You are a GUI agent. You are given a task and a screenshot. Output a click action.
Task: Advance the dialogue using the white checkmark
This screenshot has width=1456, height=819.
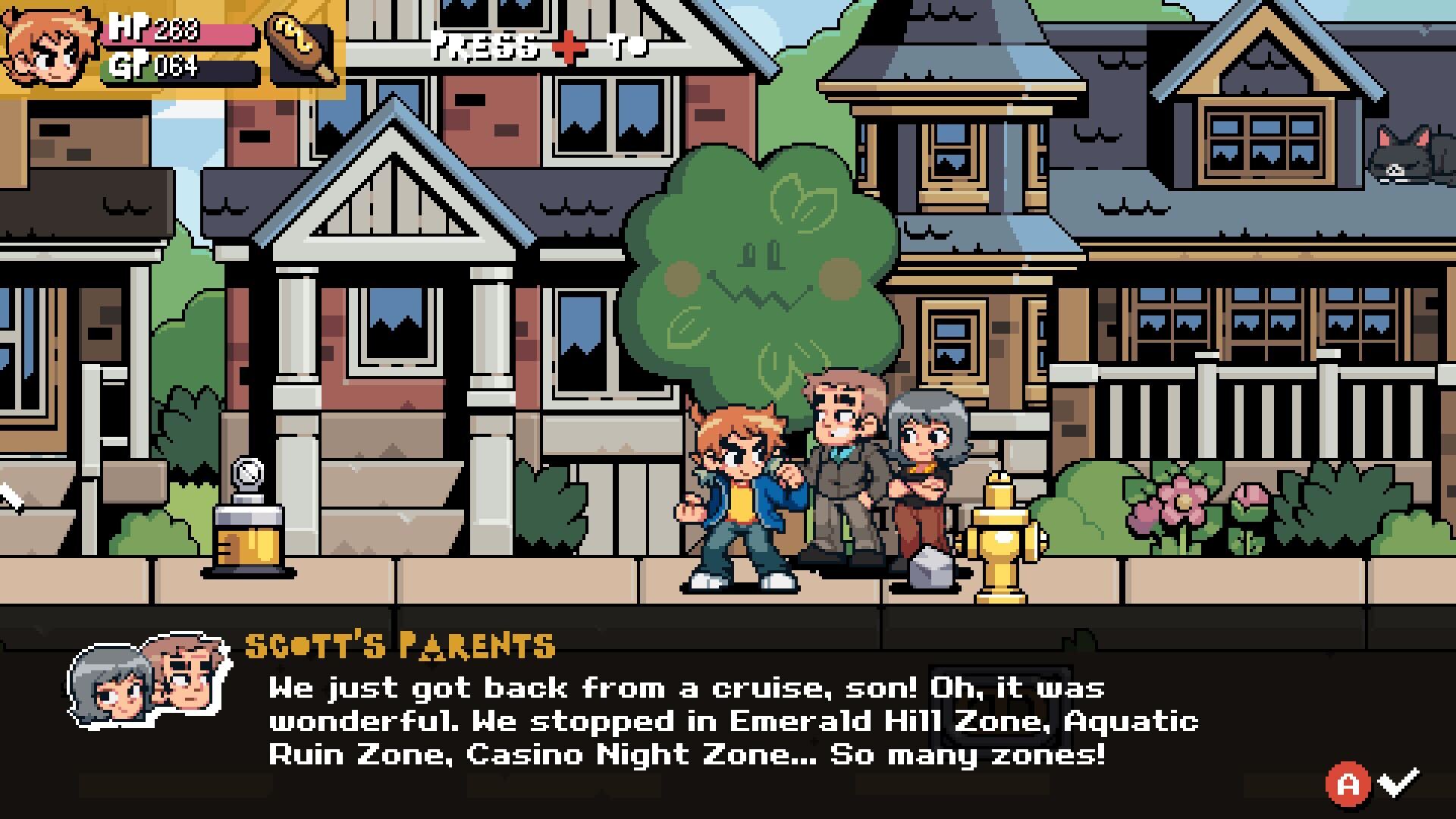coord(1398,781)
